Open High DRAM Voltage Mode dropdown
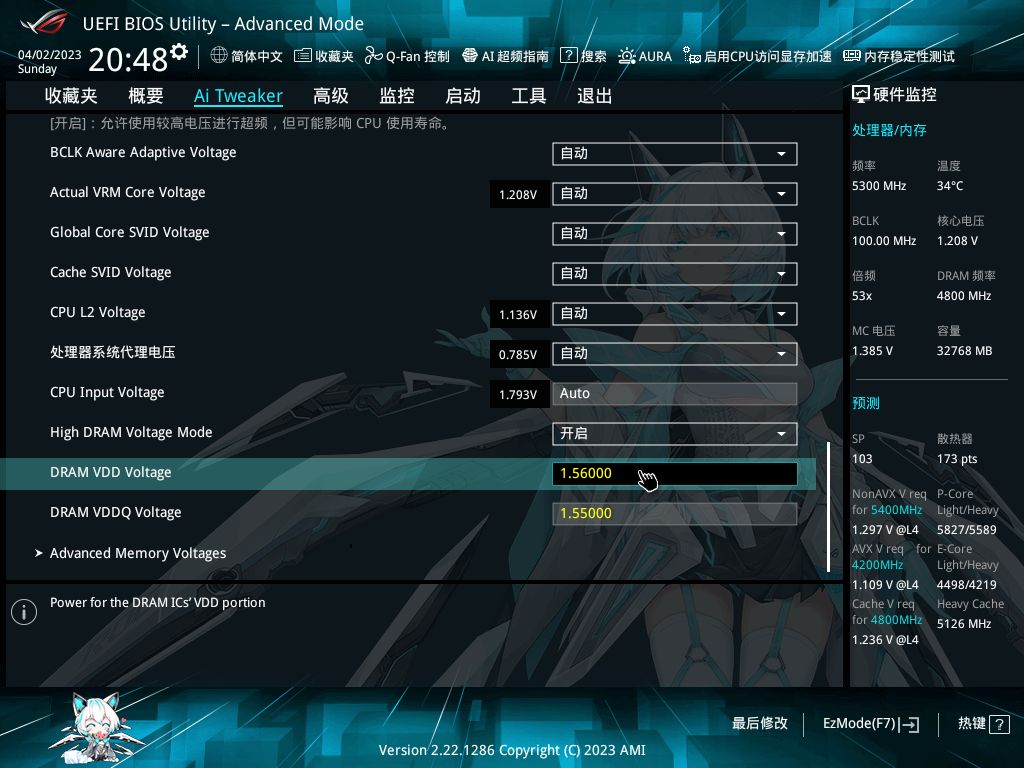The image size is (1024, 768). 674,433
